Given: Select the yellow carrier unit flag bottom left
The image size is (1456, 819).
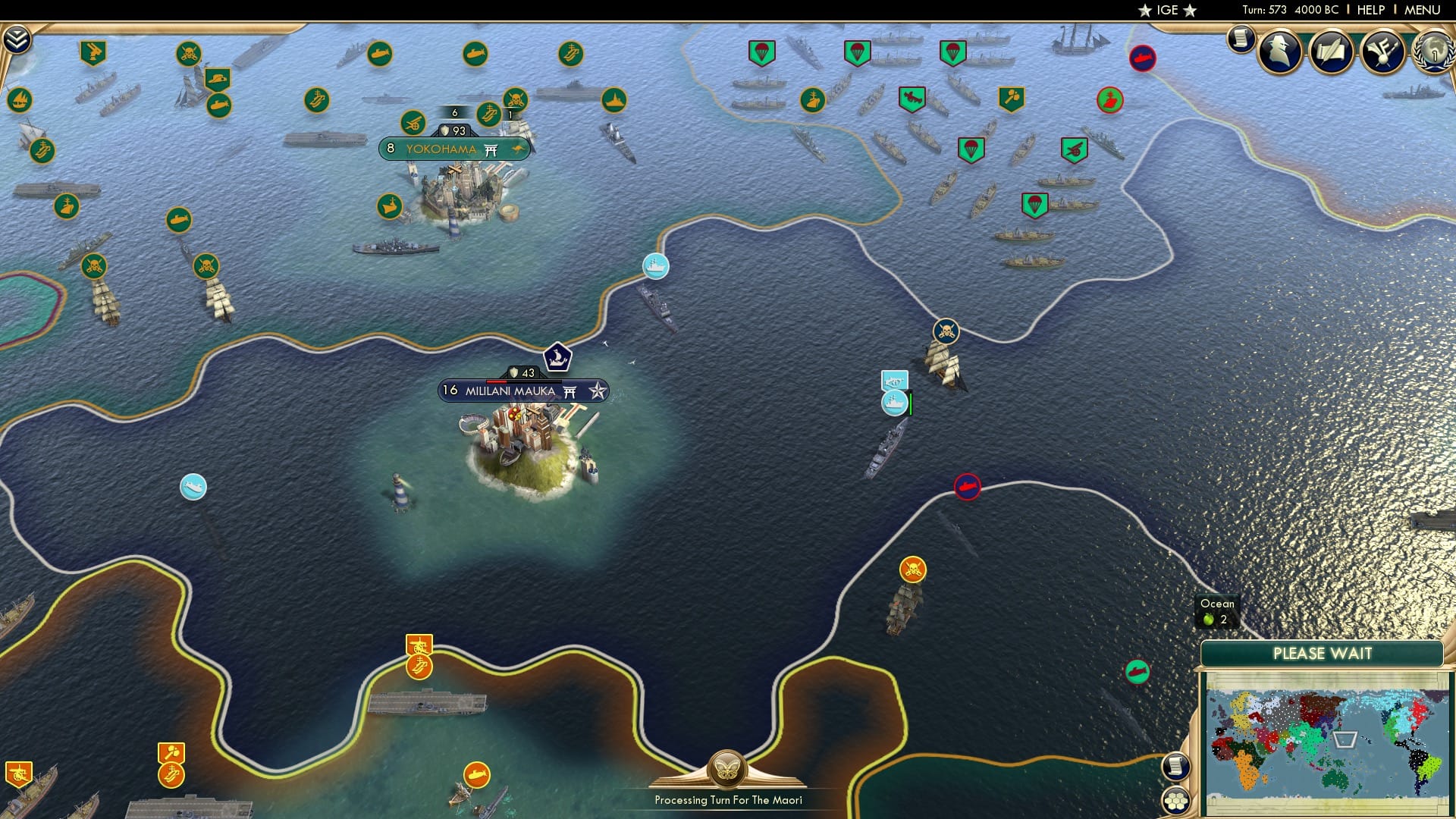Looking at the screenshot, I should (x=173, y=775).
